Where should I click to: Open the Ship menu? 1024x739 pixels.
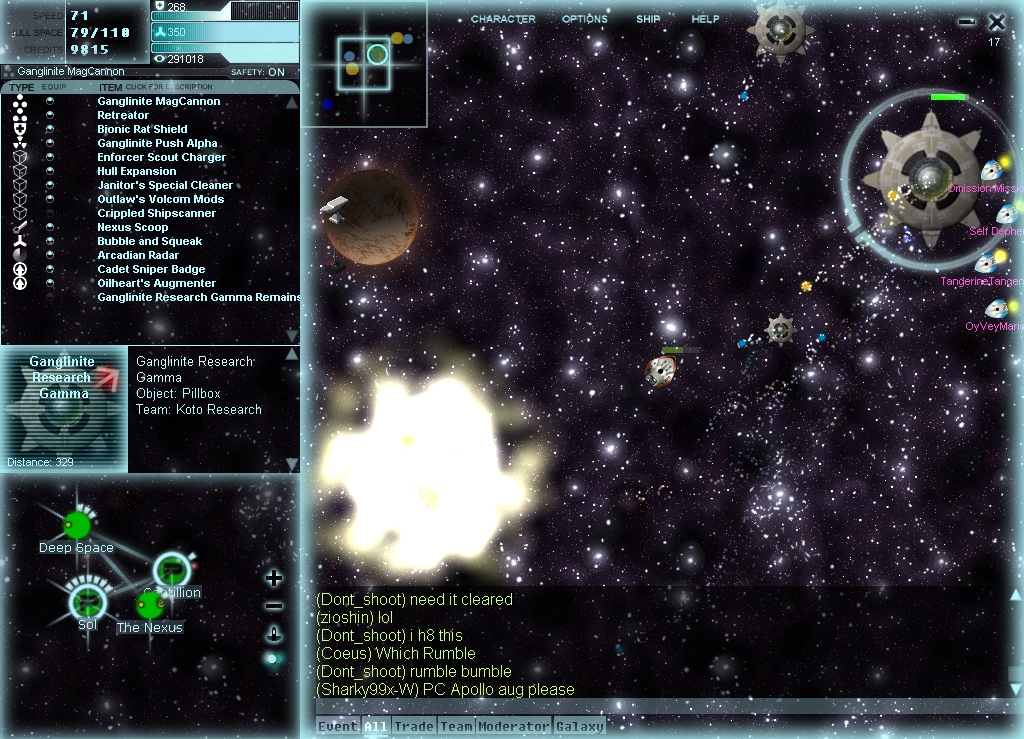pos(648,19)
